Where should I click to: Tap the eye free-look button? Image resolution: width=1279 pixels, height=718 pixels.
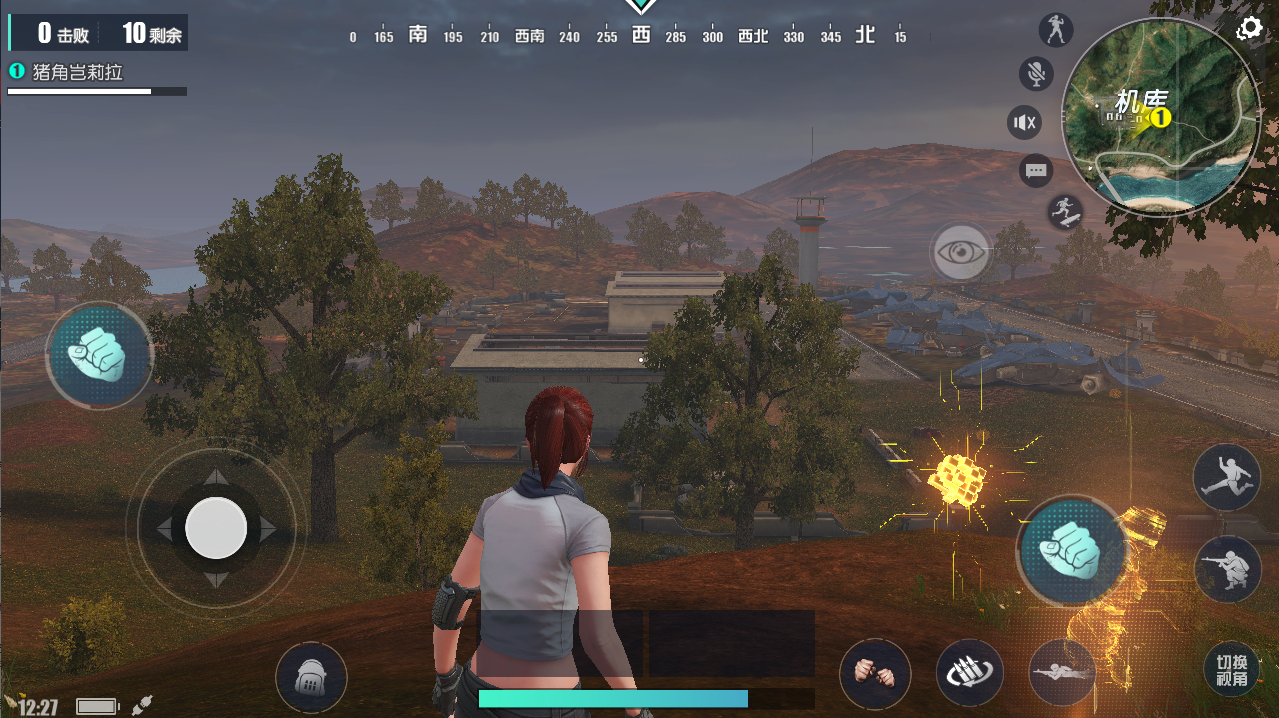coord(961,252)
